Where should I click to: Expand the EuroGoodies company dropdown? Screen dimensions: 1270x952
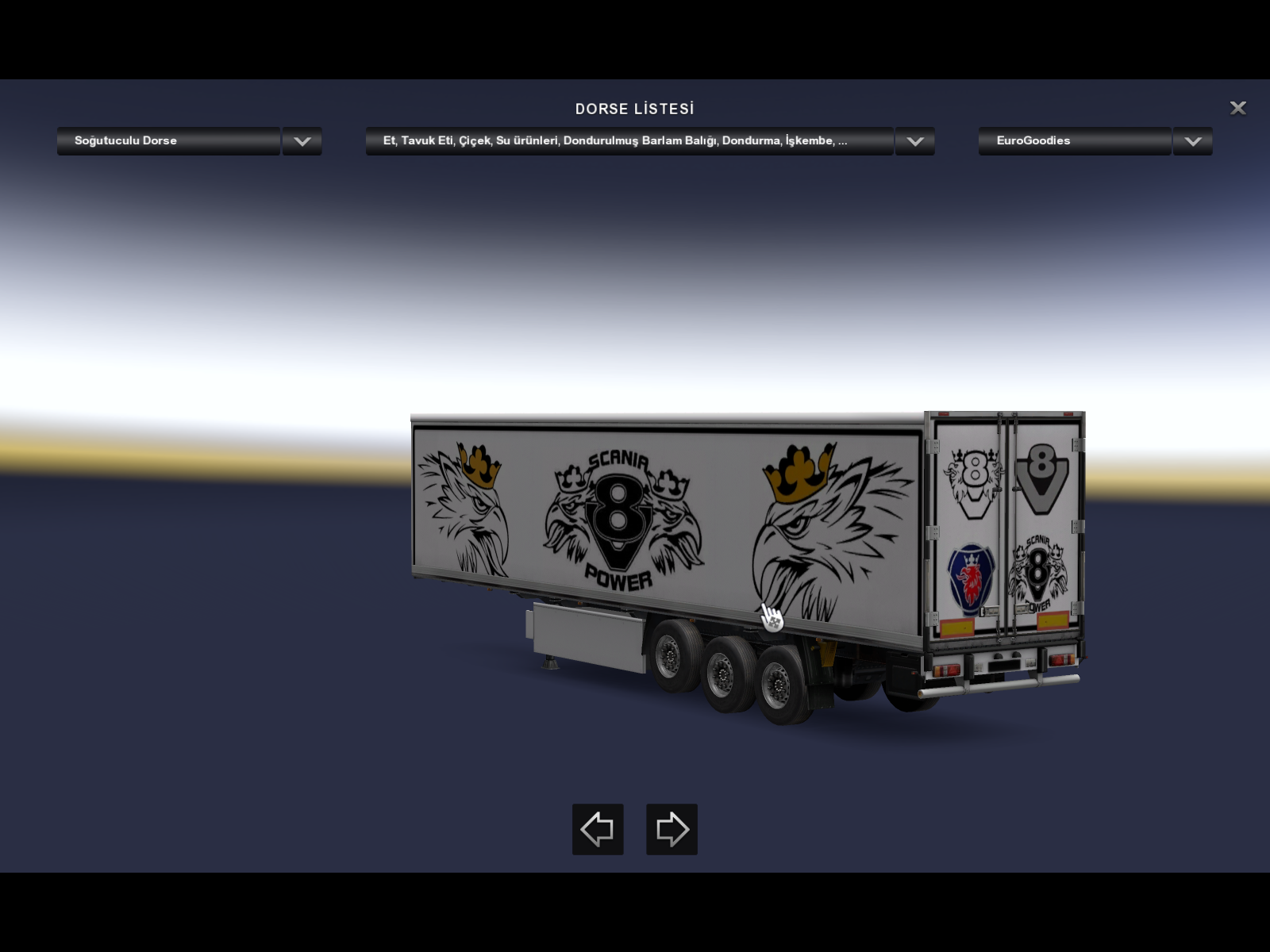[1075, 141]
